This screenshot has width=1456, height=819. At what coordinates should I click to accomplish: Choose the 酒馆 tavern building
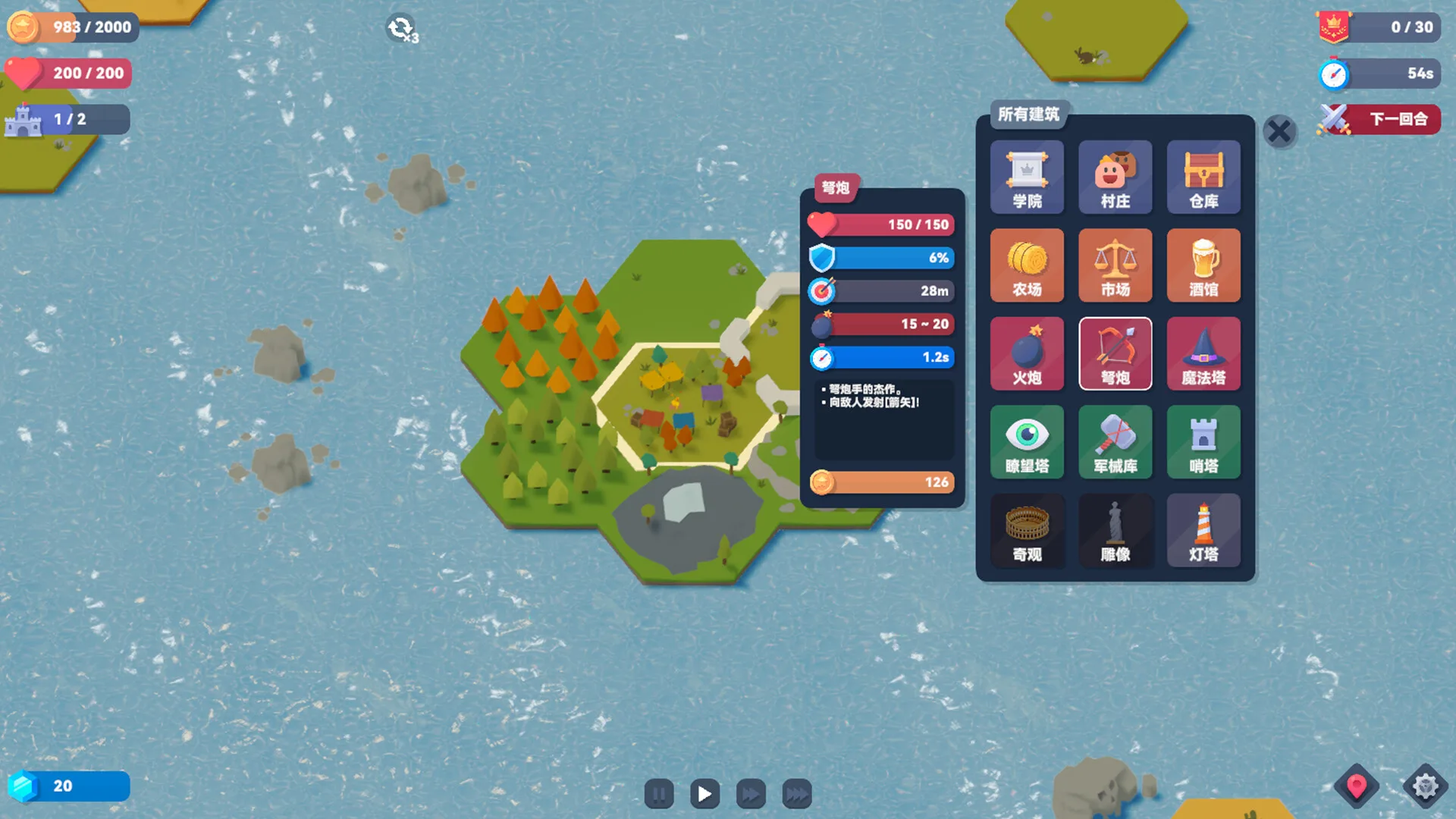(1203, 265)
